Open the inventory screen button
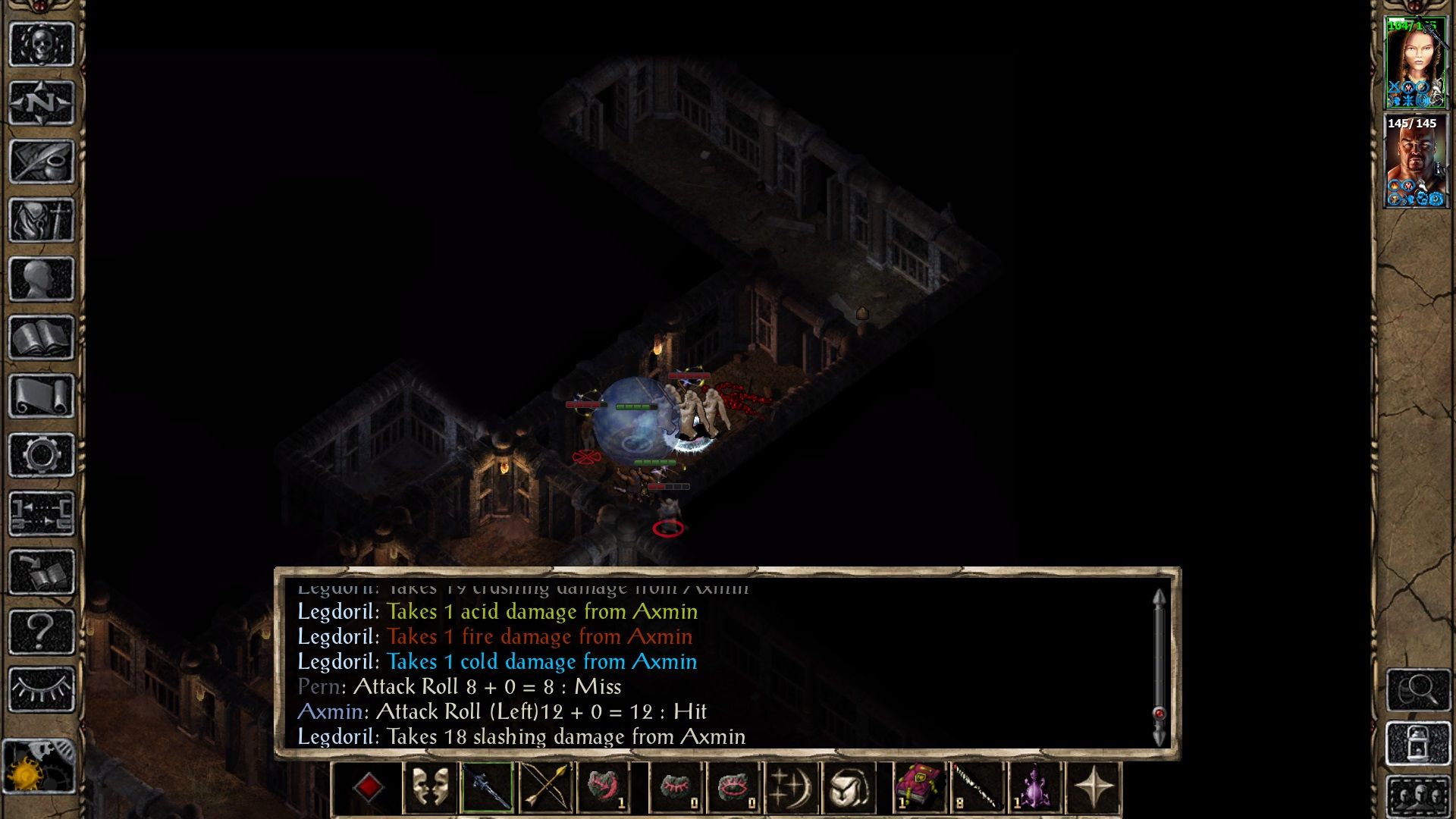Screen dimensions: 1456x819 tap(41, 220)
